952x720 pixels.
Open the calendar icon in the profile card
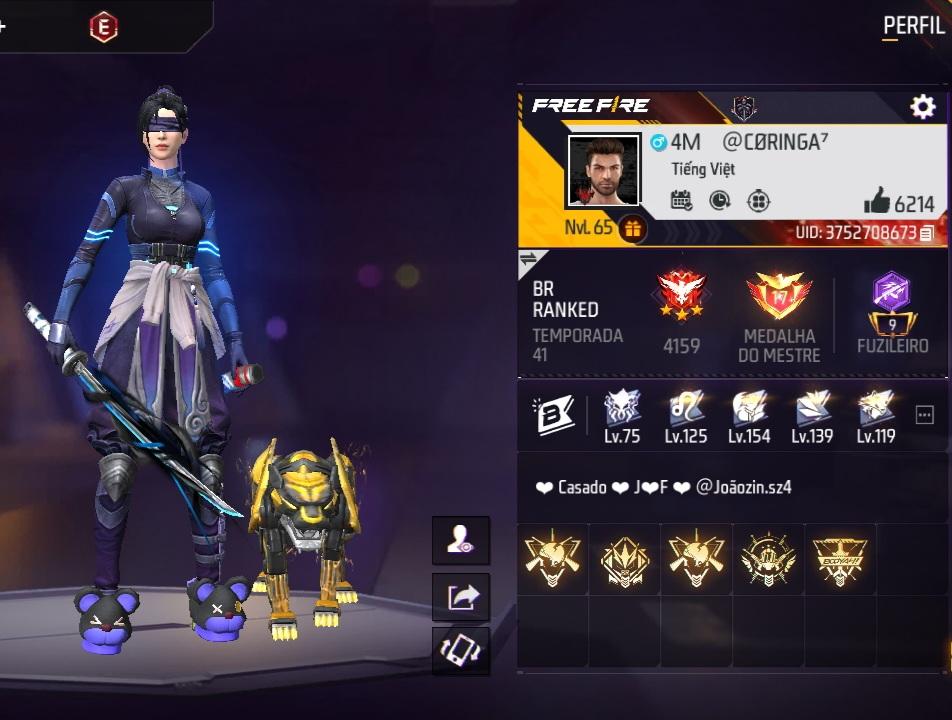click(x=682, y=201)
